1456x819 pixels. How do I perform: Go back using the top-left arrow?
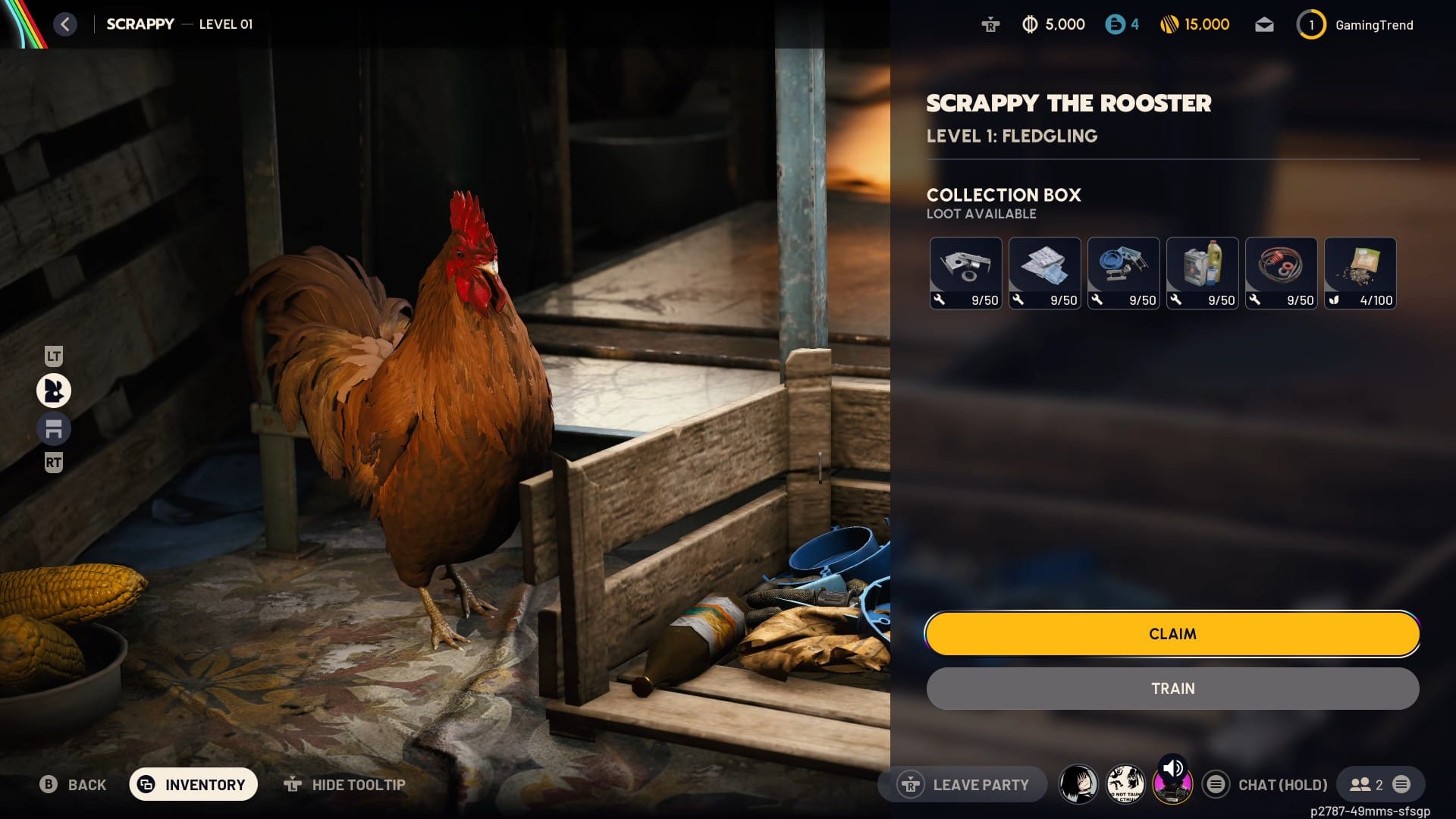[65, 24]
